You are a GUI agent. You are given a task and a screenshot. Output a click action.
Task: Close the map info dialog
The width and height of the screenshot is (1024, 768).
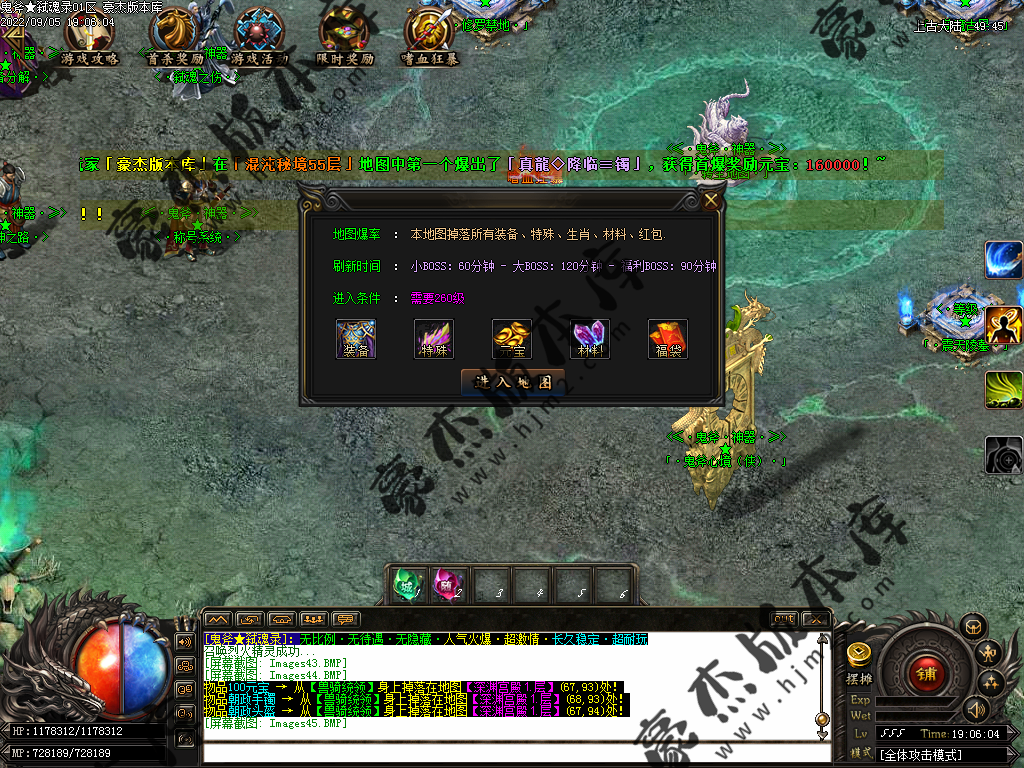711,200
